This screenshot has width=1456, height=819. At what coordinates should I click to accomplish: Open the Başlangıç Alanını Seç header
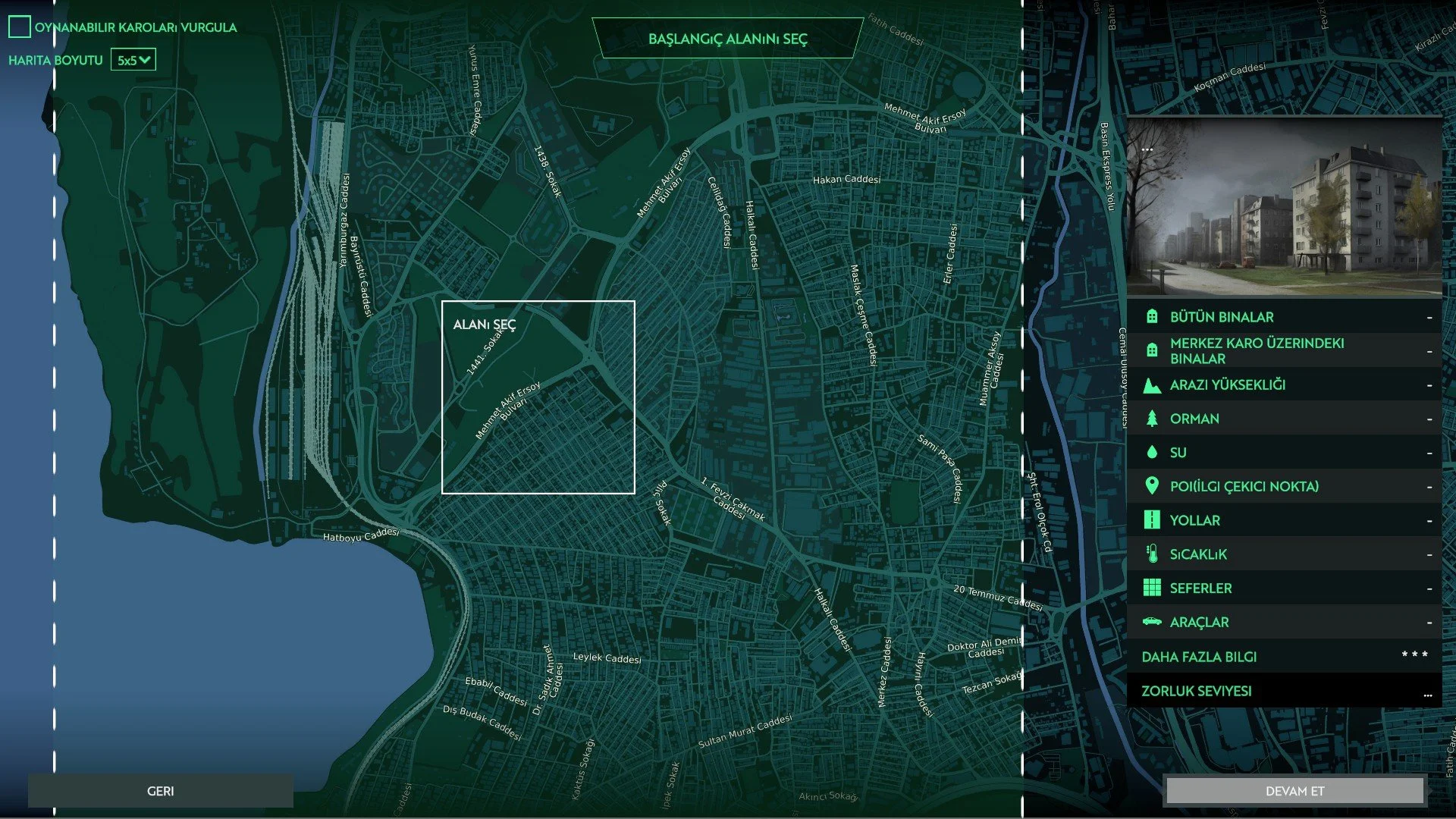click(728, 39)
